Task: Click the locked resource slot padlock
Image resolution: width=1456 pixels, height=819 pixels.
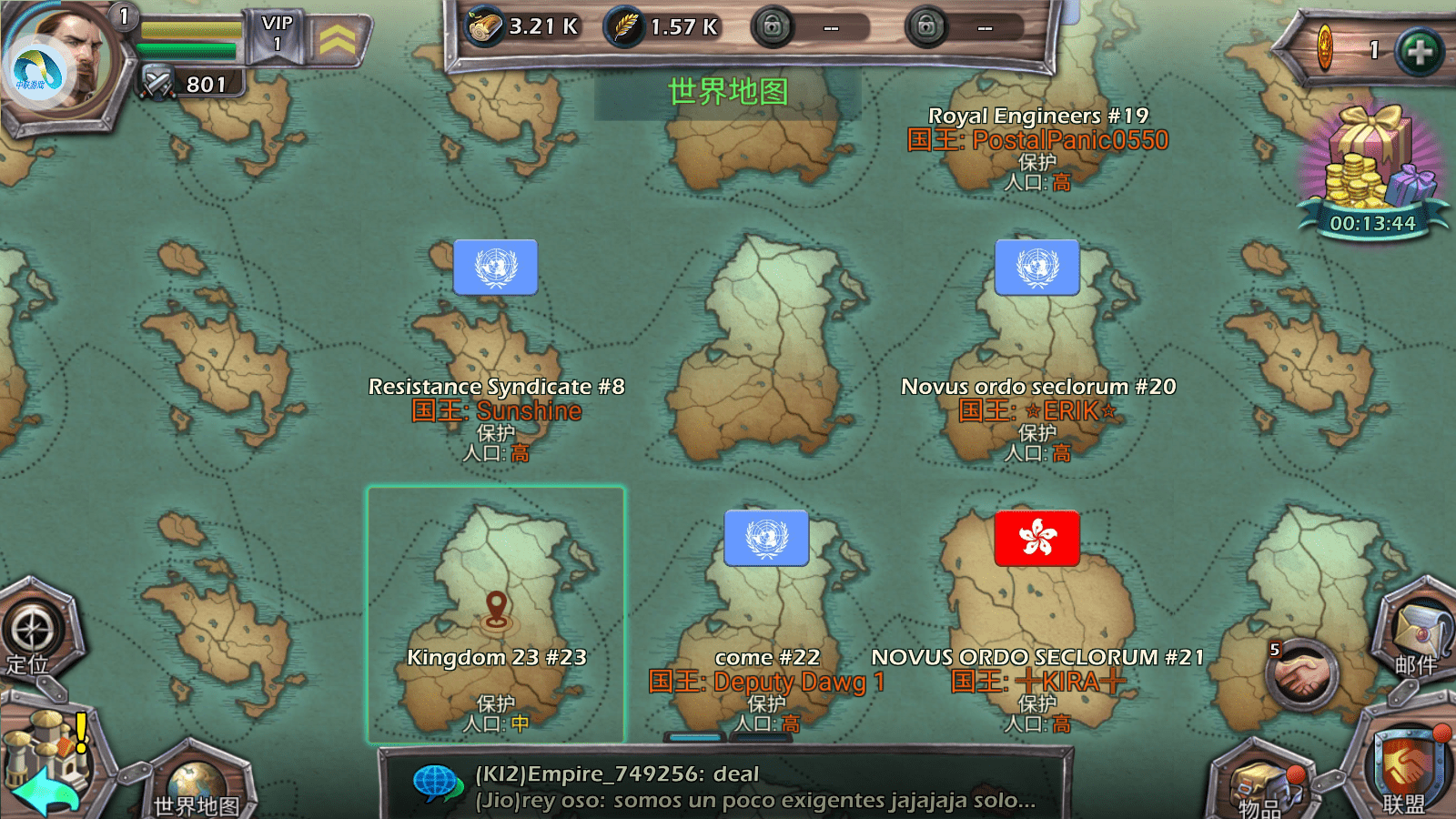Action: 772,27
